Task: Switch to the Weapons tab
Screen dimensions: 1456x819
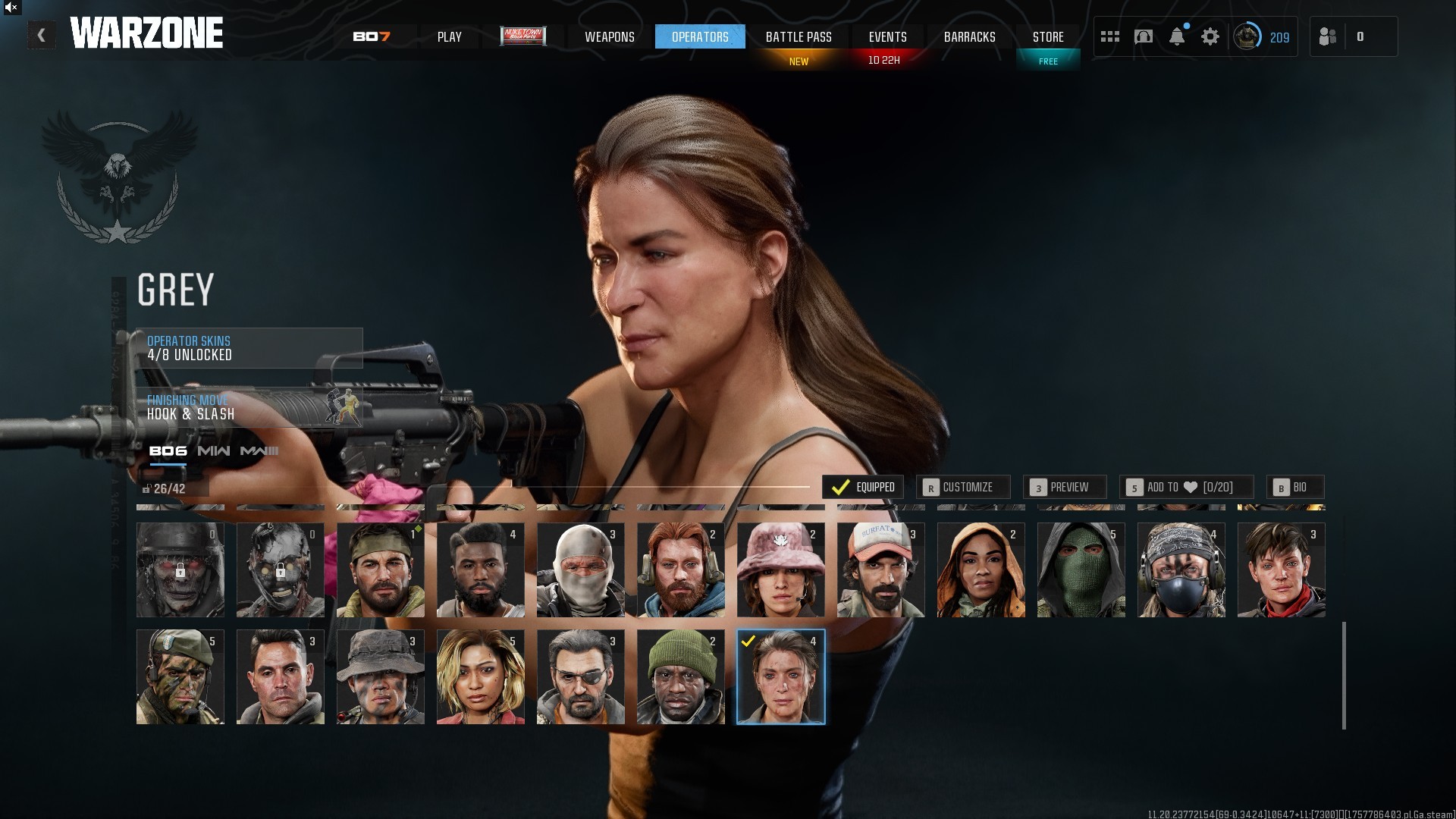Action: click(x=609, y=36)
